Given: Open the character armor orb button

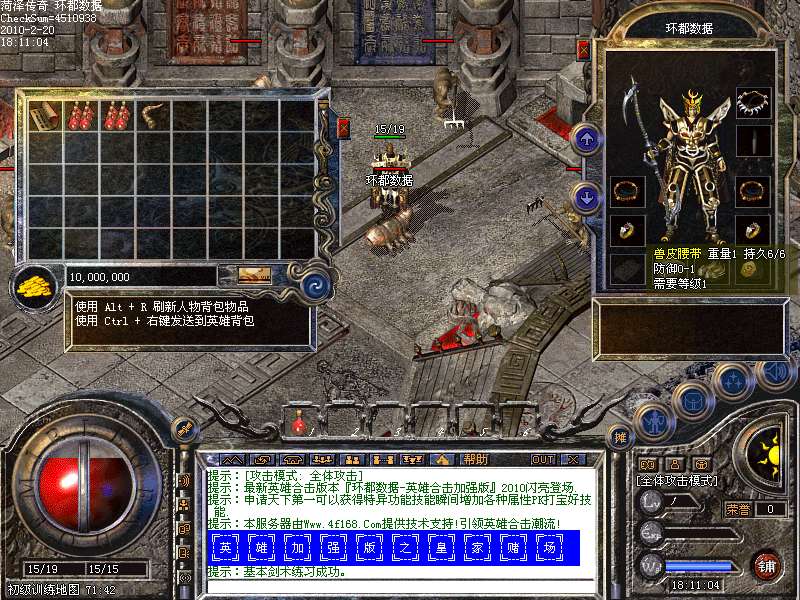Looking at the screenshot, I should (654, 422).
